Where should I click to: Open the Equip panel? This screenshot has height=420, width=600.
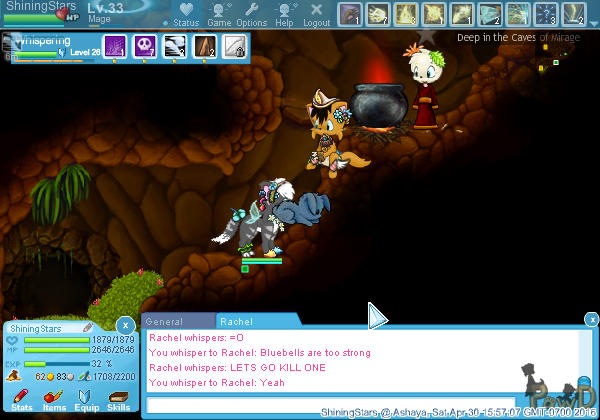87,400
